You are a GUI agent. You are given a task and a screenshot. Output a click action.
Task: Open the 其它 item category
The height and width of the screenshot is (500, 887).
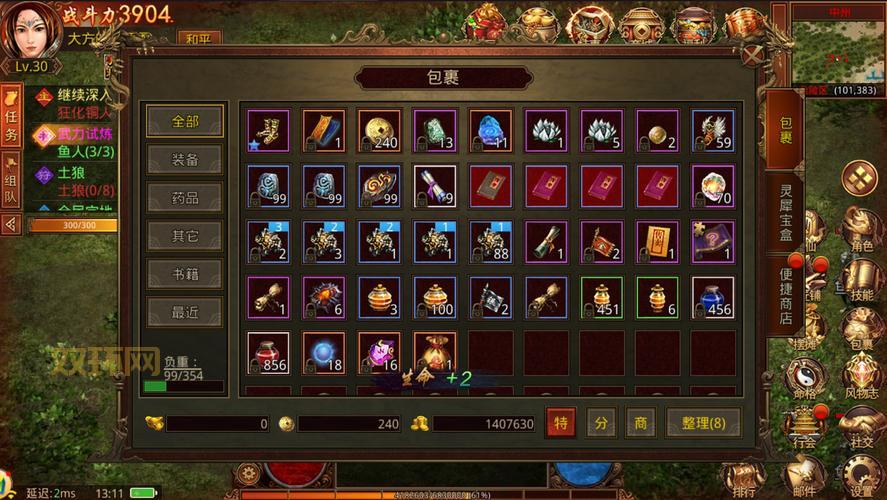point(185,236)
